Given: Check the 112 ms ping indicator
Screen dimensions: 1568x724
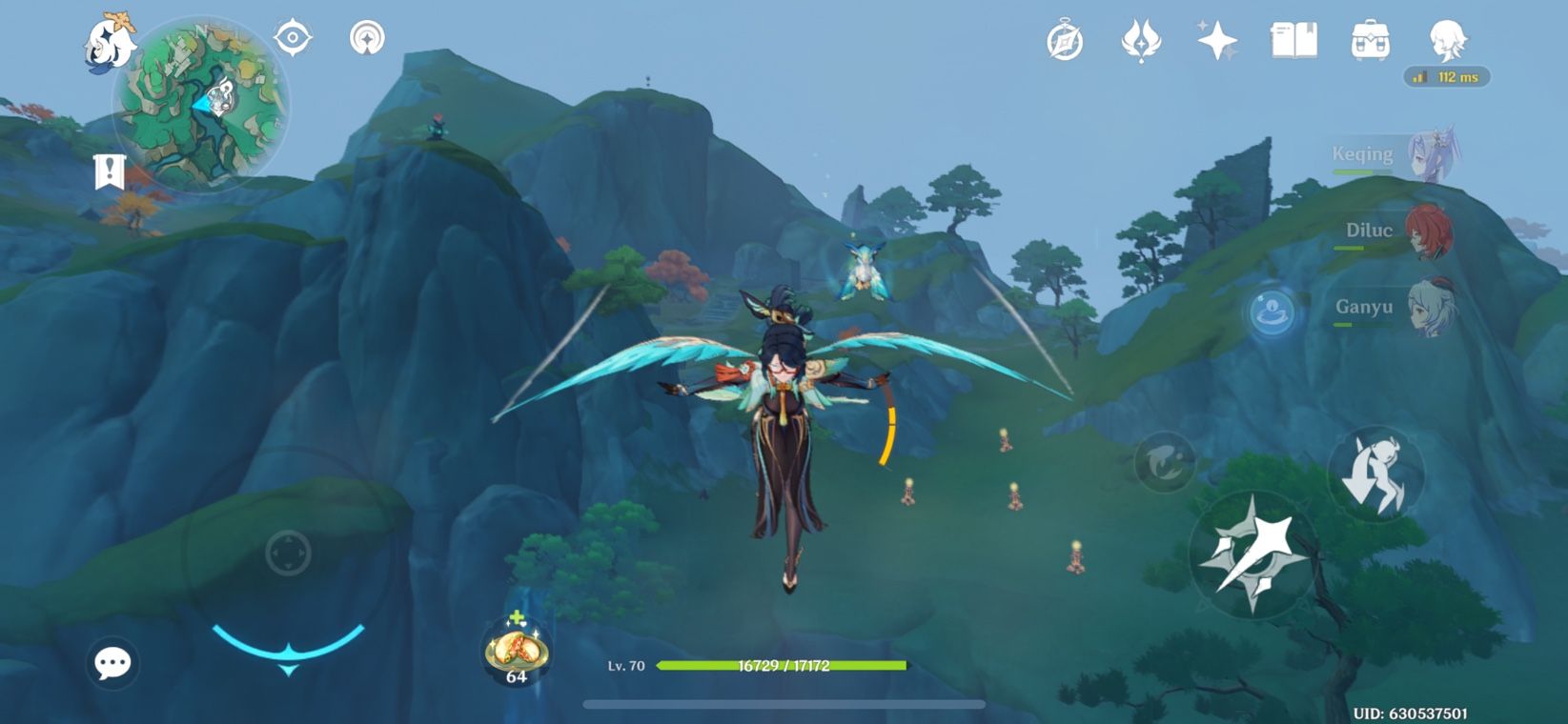Looking at the screenshot, I should [1442, 78].
